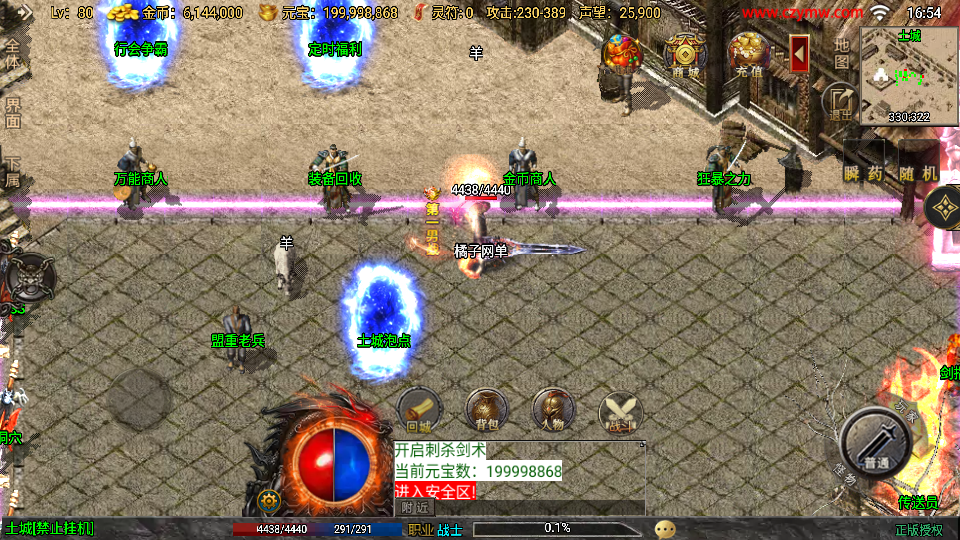The image size is (960, 540).
Task: Open the yellow chat bubble icon
Action: [x=665, y=529]
